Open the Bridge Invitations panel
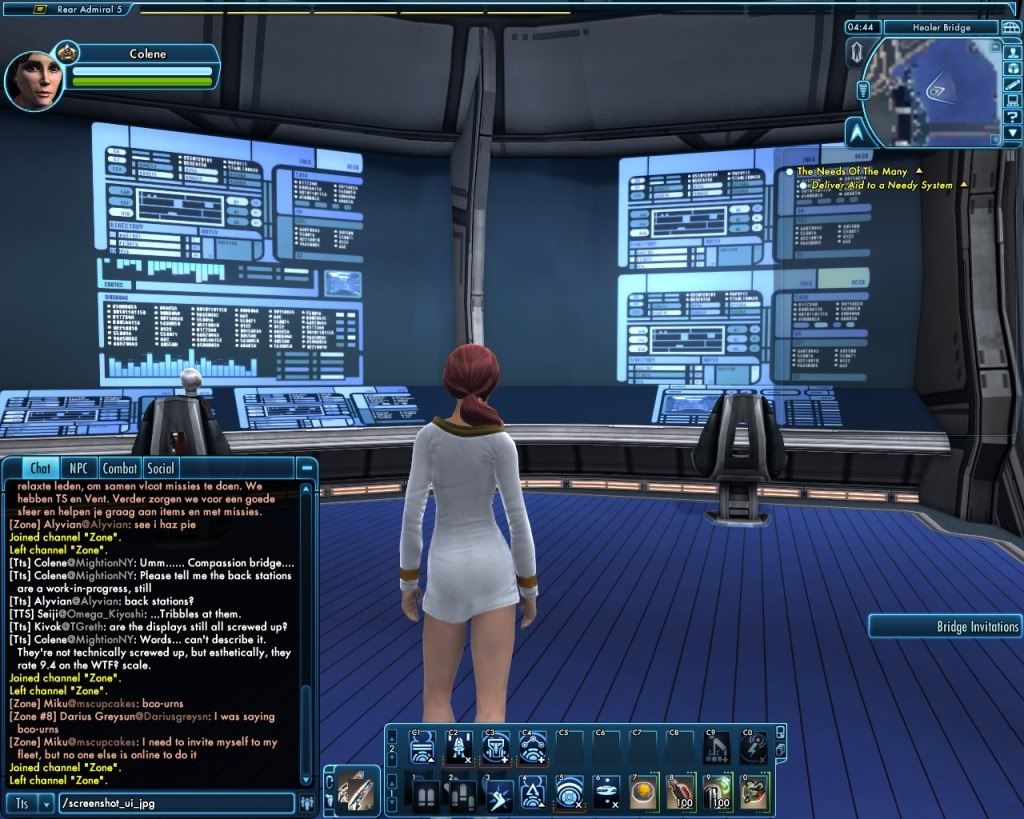Image resolution: width=1024 pixels, height=819 pixels. pos(945,627)
